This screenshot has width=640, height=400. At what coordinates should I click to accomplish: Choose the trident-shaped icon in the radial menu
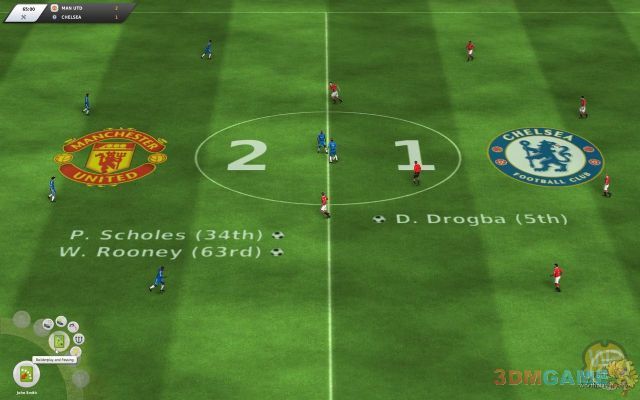pyautogui.click(x=79, y=339)
